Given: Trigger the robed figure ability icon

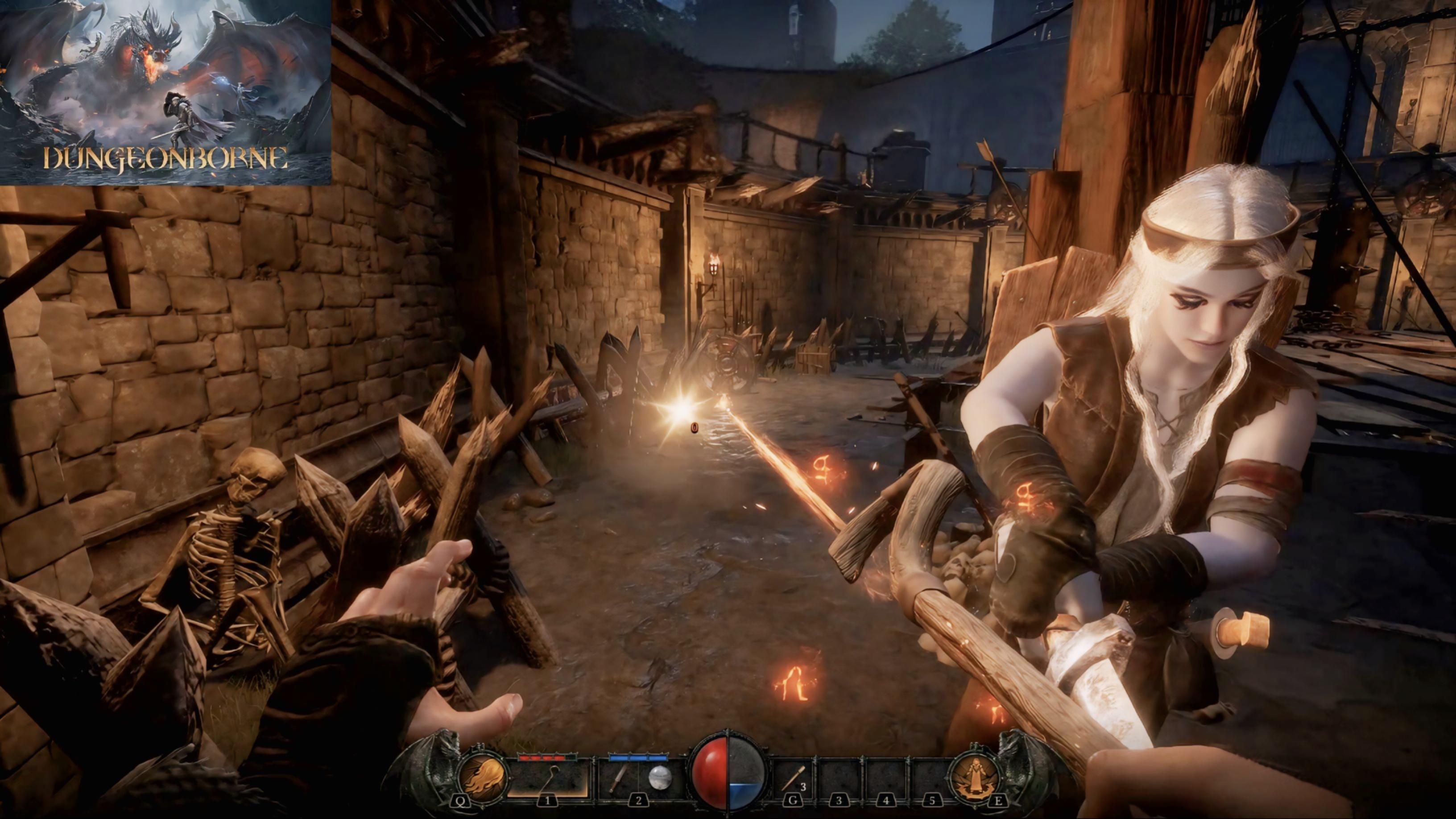Looking at the screenshot, I should [973, 777].
